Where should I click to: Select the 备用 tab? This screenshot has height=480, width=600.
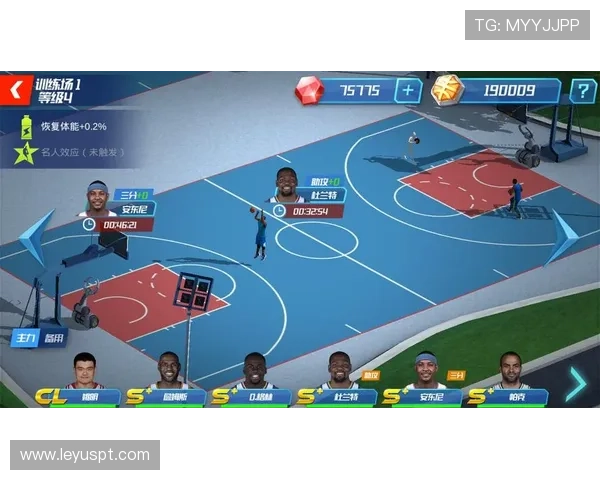[x=54, y=339]
